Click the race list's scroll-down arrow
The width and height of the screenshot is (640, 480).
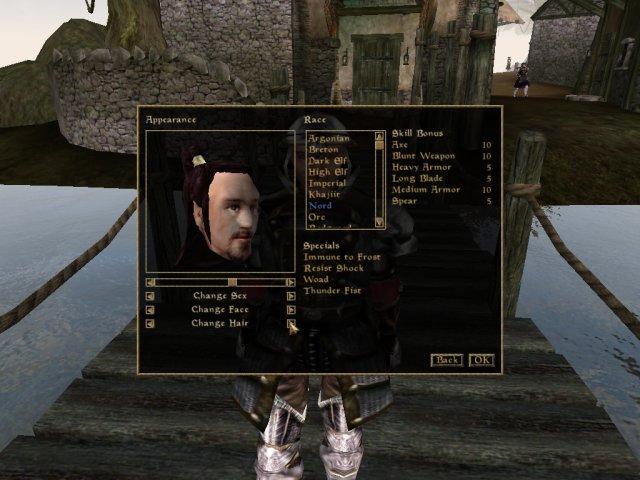pos(380,221)
